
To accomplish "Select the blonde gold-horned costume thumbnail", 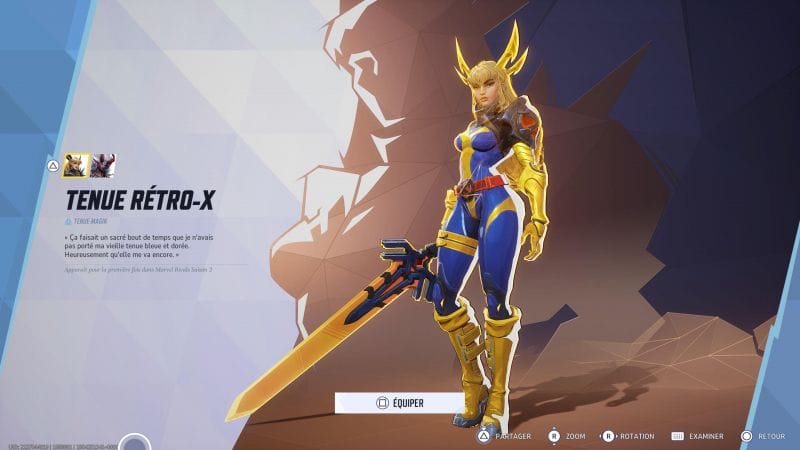I will (x=76, y=165).
